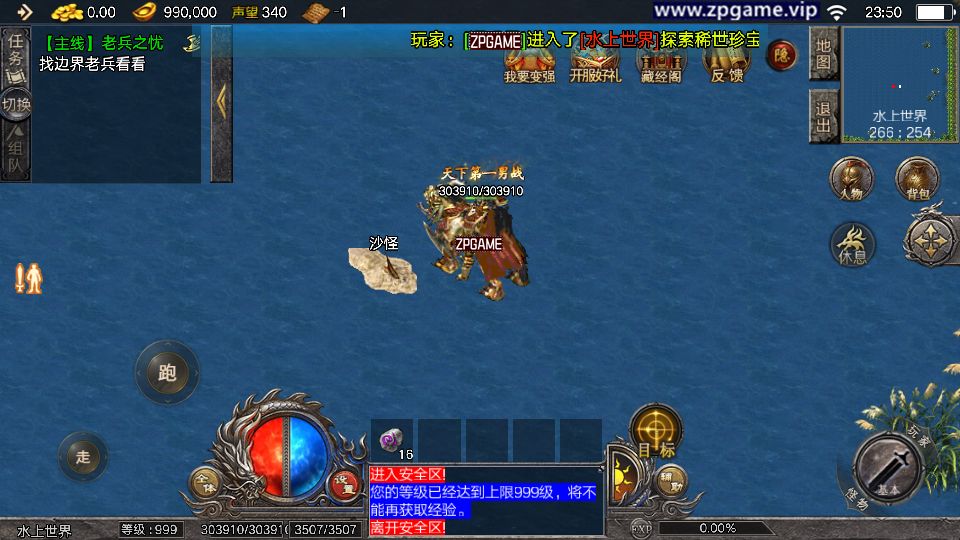
Task: Open the 地图 map button
Action: point(823,54)
